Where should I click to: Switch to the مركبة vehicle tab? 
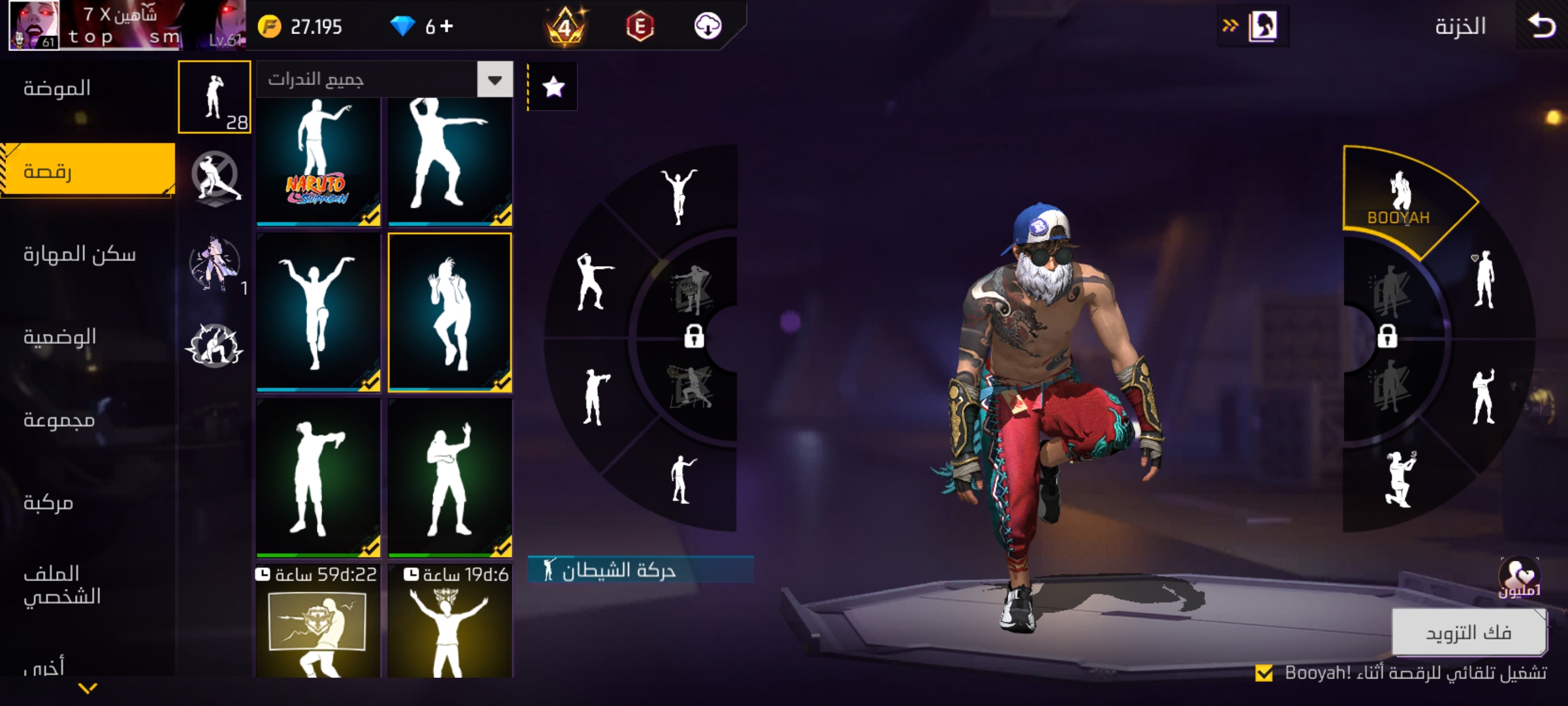pos(48,503)
